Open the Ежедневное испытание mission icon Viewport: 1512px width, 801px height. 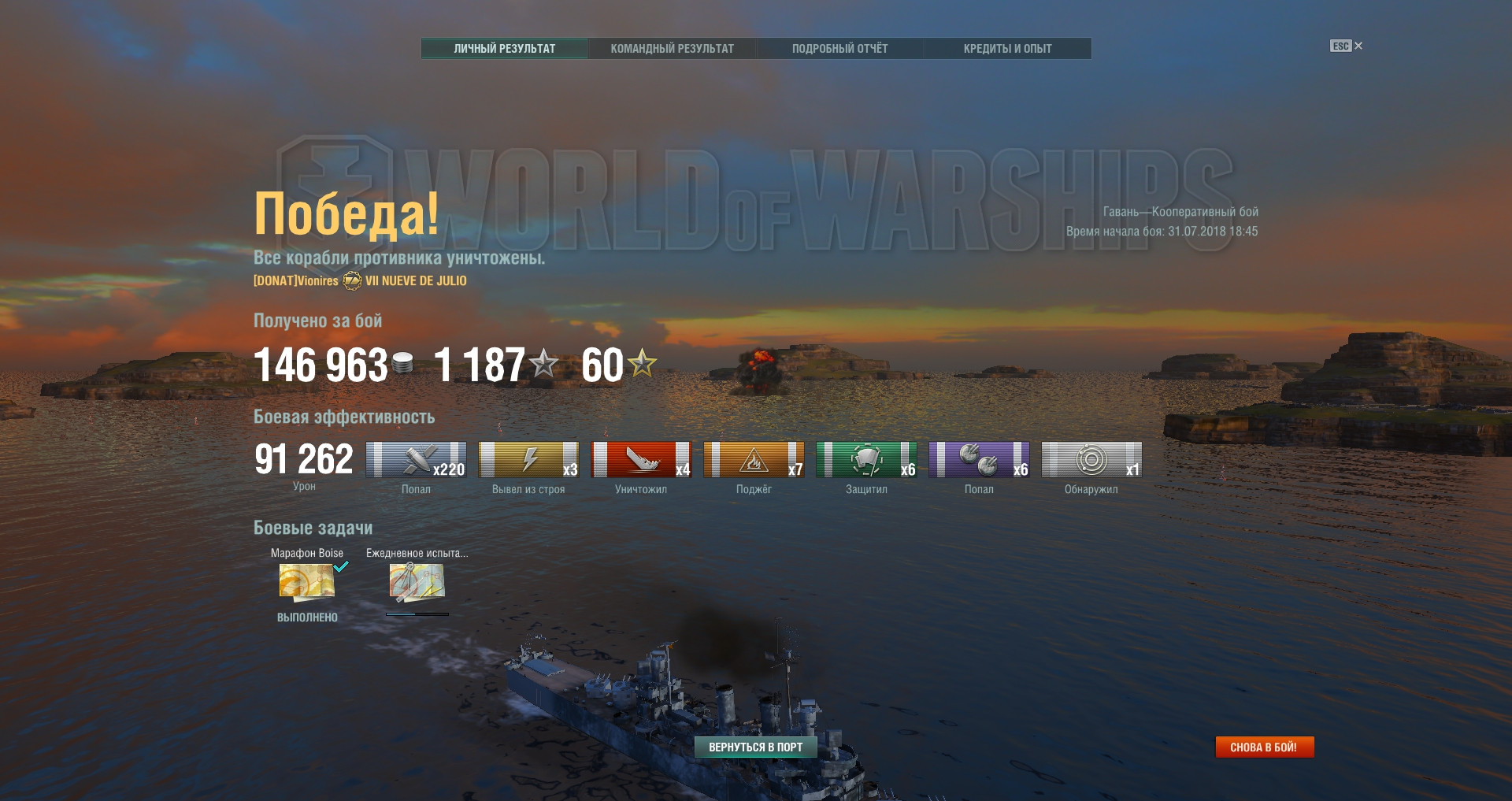[x=417, y=583]
